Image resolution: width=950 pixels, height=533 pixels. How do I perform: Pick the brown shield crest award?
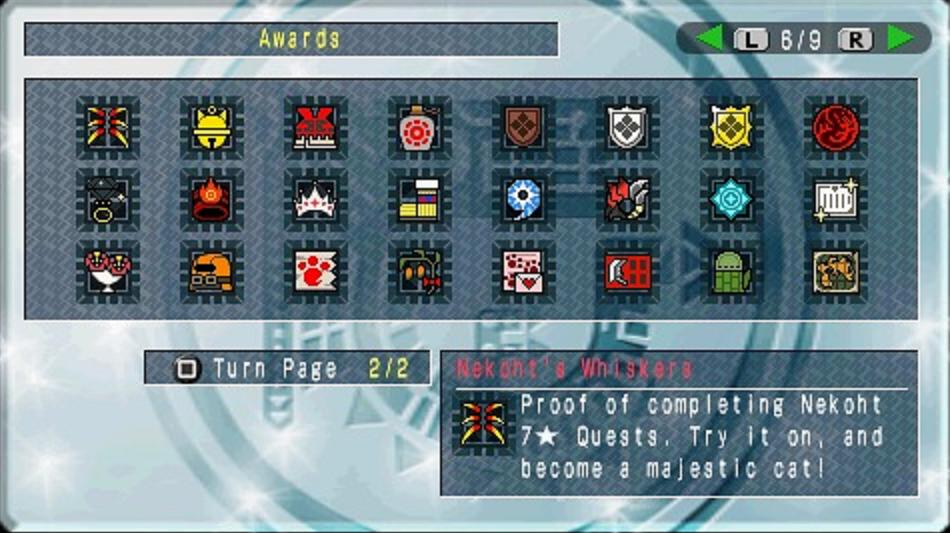(524, 128)
